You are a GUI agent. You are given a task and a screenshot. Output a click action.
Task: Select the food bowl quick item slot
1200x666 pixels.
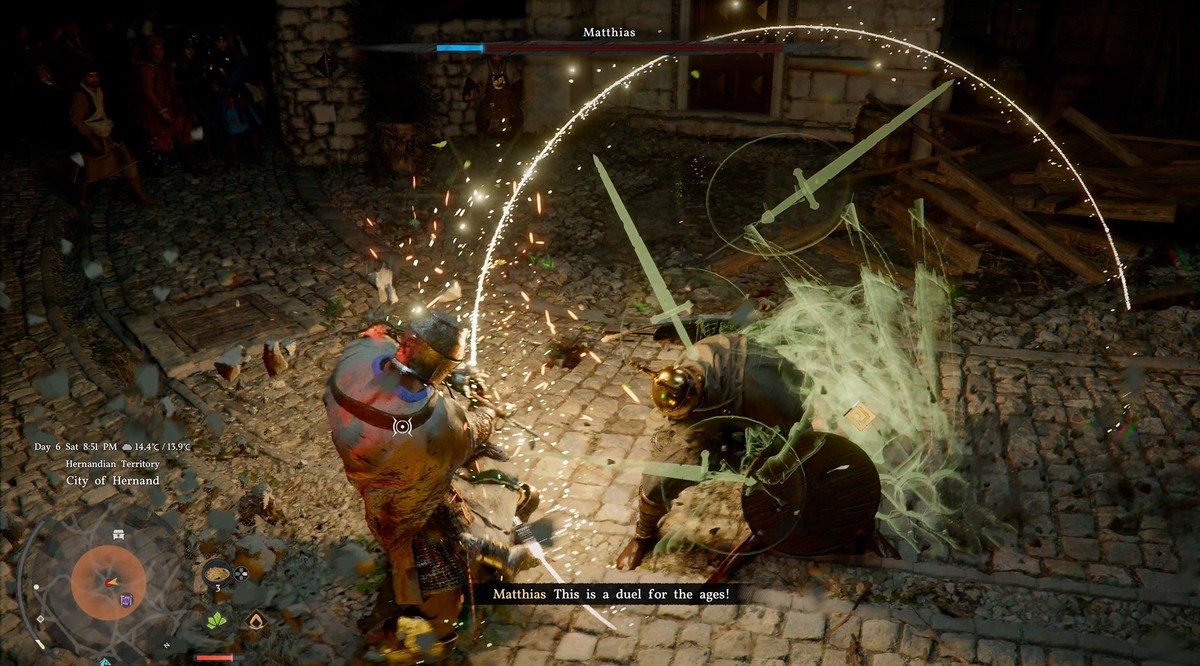pos(217,573)
